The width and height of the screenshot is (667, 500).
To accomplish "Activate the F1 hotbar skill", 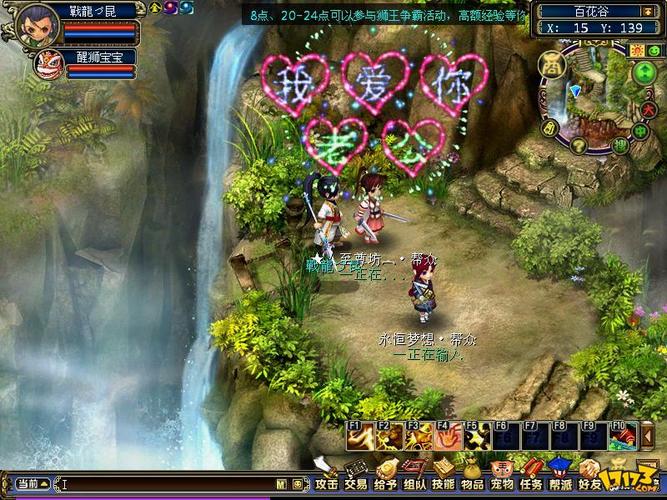I will [x=358, y=436].
